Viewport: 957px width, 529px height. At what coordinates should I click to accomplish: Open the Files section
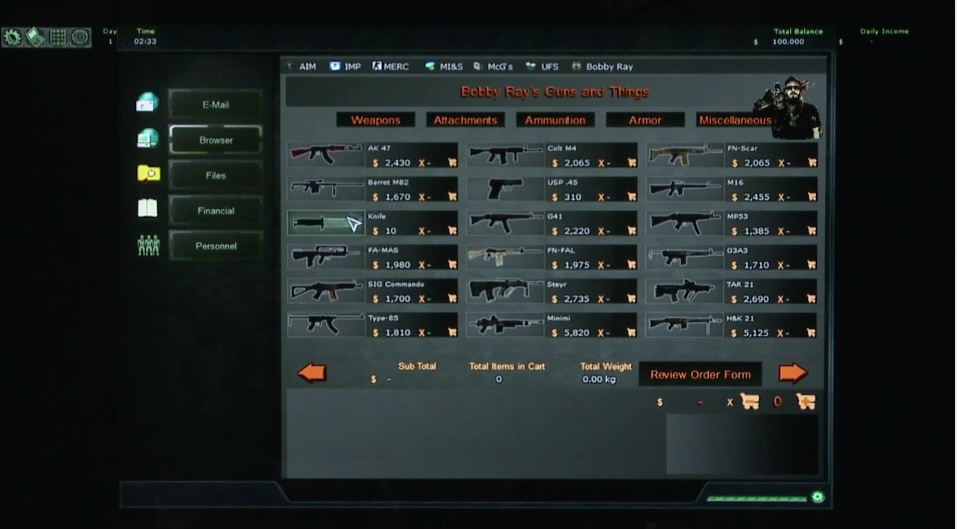tap(215, 175)
